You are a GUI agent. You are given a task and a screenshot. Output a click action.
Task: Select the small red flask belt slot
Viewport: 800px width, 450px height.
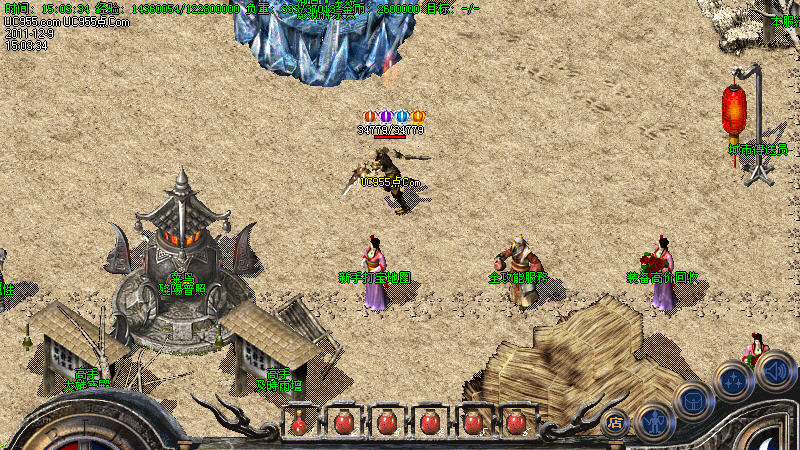click(x=298, y=423)
